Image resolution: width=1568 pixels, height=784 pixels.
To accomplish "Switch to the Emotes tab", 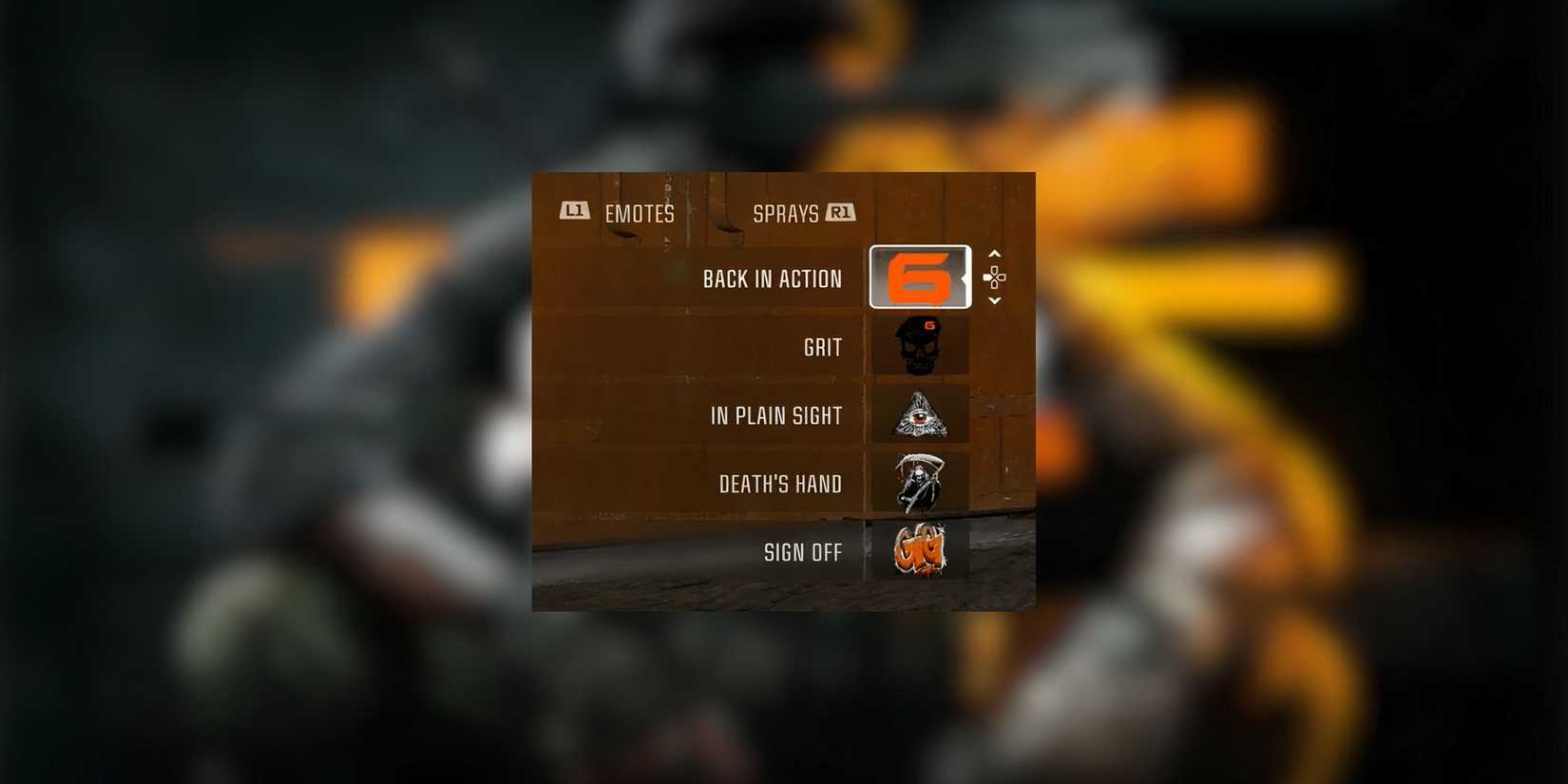I will (638, 213).
